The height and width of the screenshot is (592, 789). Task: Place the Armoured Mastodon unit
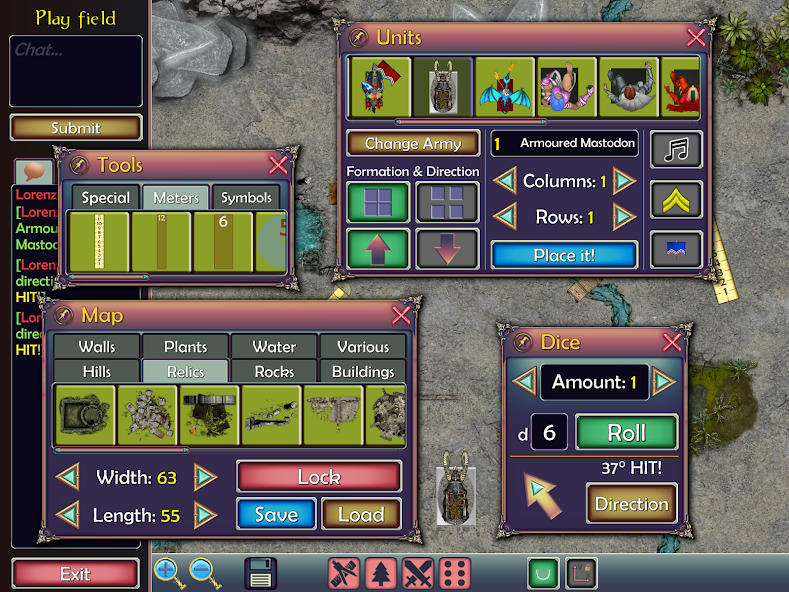pos(564,255)
